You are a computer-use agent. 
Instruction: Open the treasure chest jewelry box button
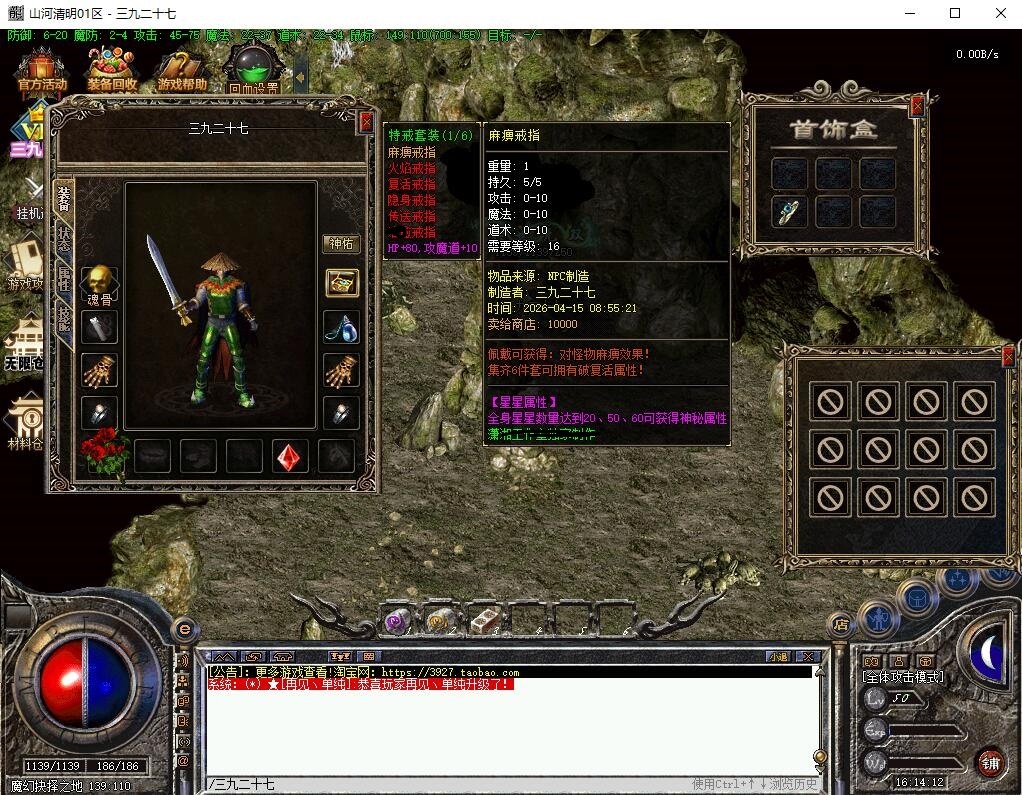(342, 283)
